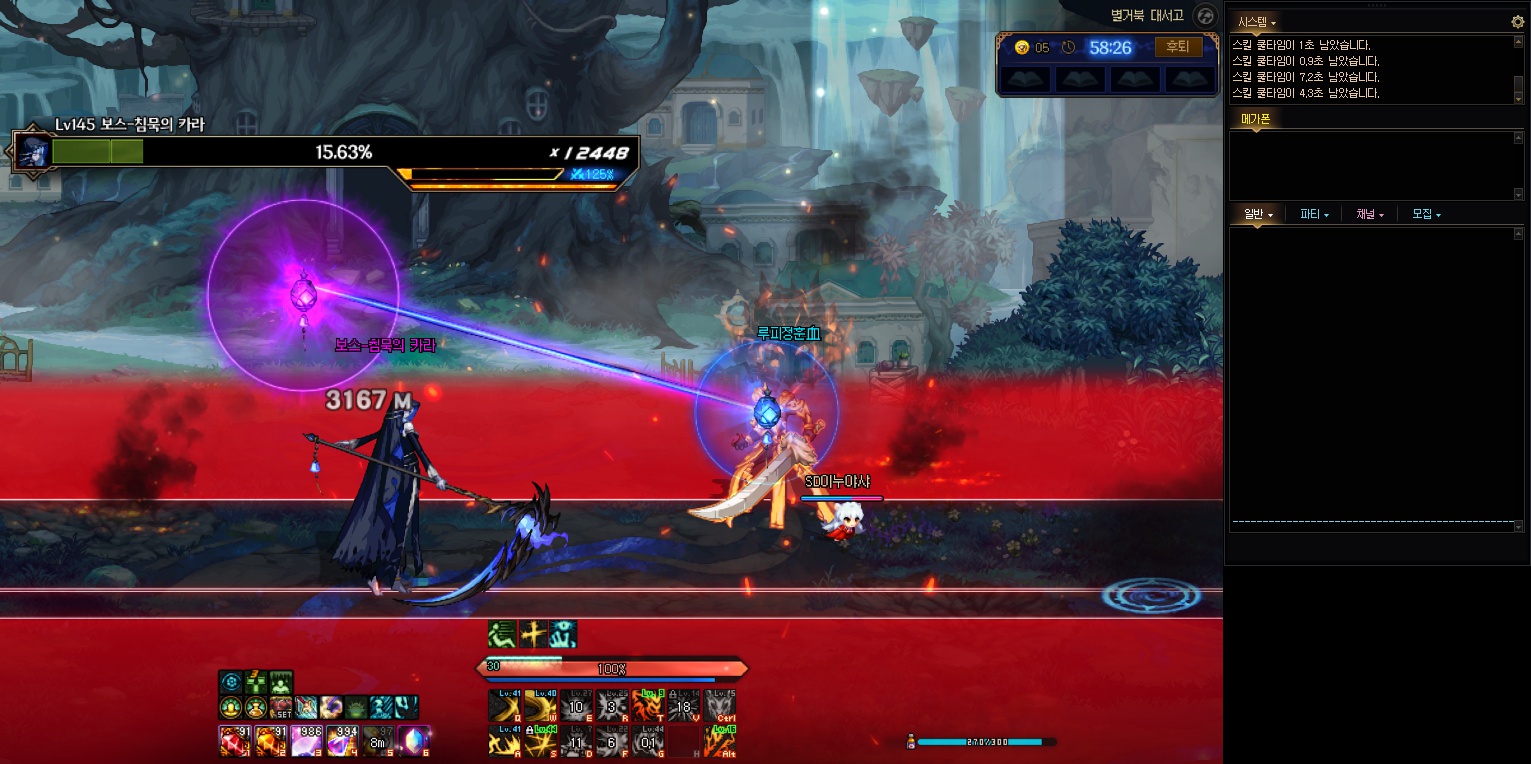Viewport: 1531px width, 764px height.
Task: Switch to the 채널 chat tab
Action: click(1369, 214)
